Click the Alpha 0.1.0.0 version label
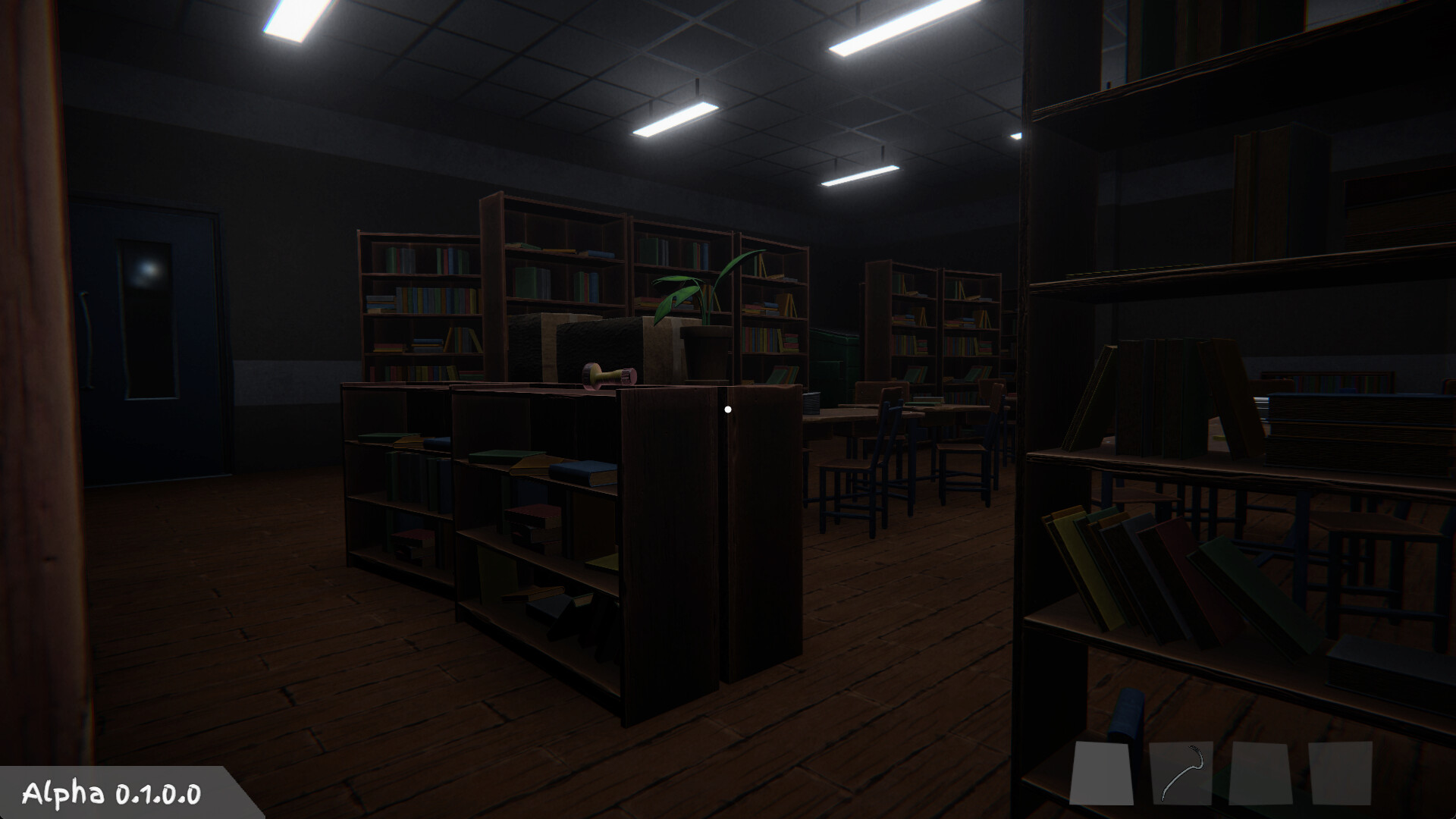Screen dimensions: 1456x819 pyautogui.click(x=110, y=794)
